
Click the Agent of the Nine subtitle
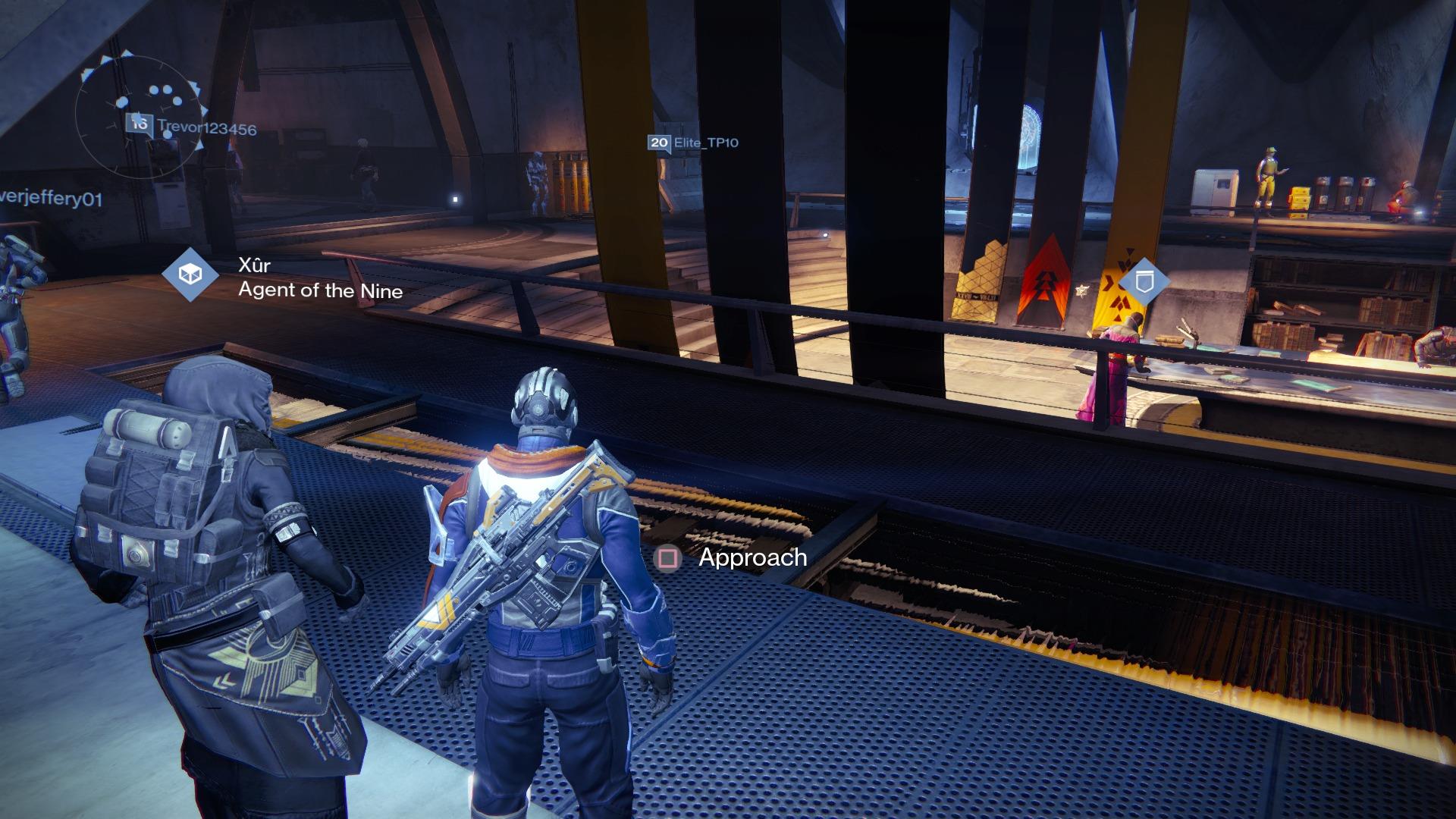pyautogui.click(x=321, y=291)
